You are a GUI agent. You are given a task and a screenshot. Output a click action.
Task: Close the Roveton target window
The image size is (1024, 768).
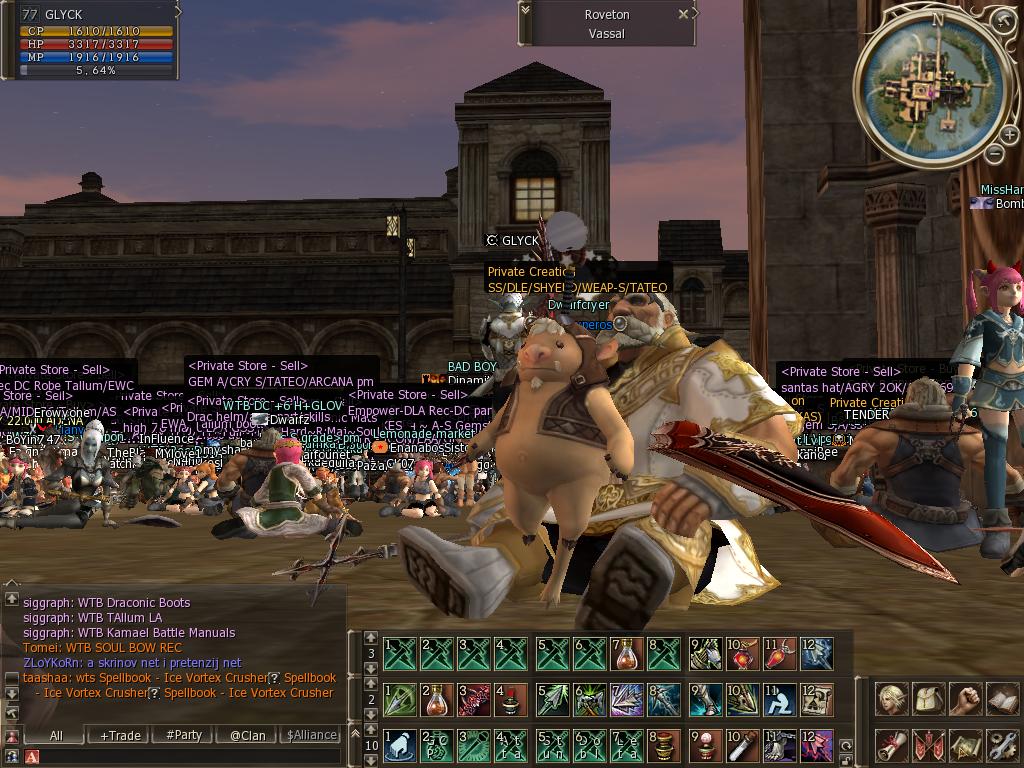point(683,15)
